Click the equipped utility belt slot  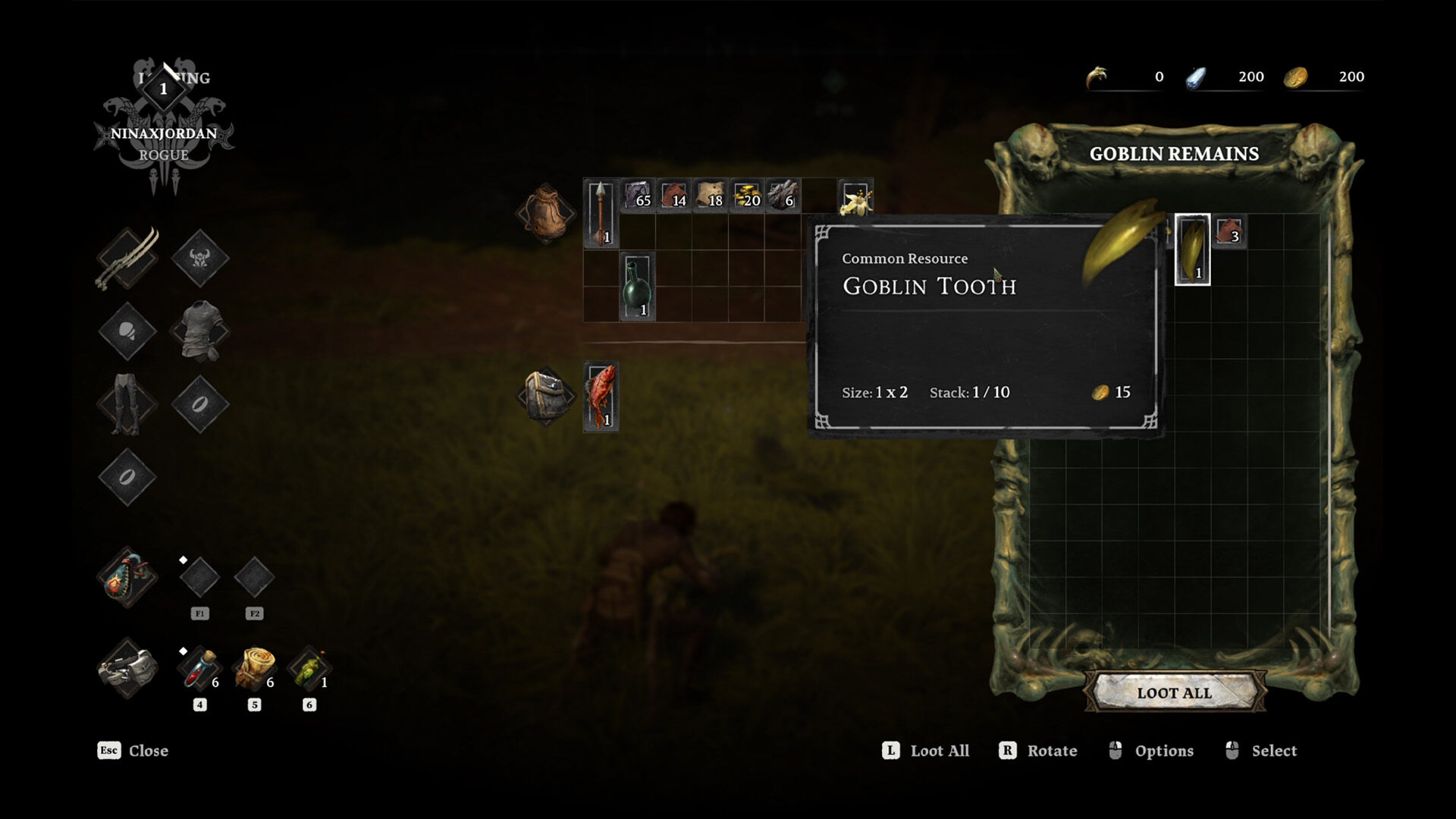(127, 669)
